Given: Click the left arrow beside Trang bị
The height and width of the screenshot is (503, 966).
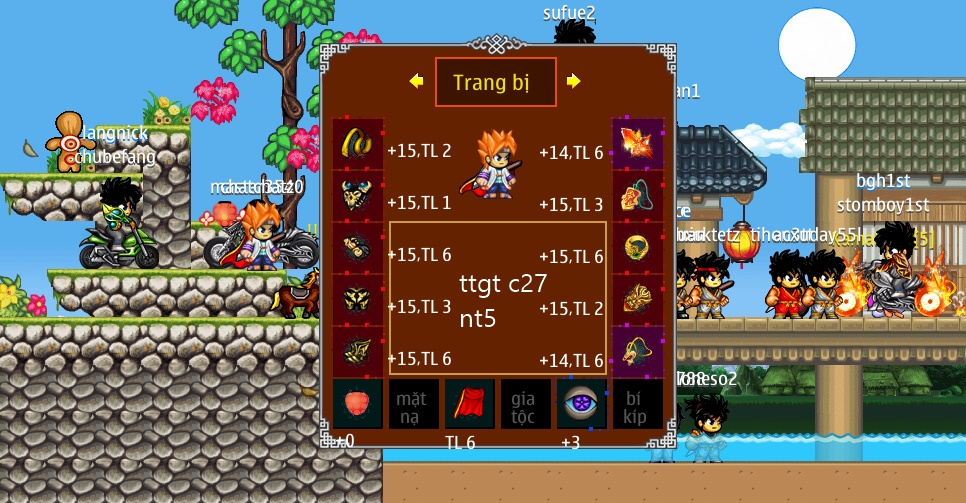Looking at the screenshot, I should 416,81.
